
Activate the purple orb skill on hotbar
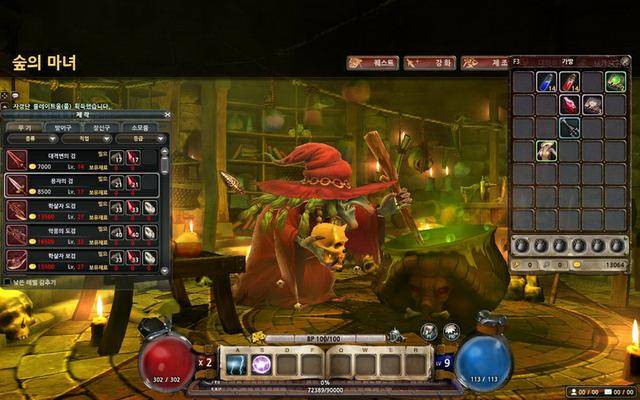point(261,364)
